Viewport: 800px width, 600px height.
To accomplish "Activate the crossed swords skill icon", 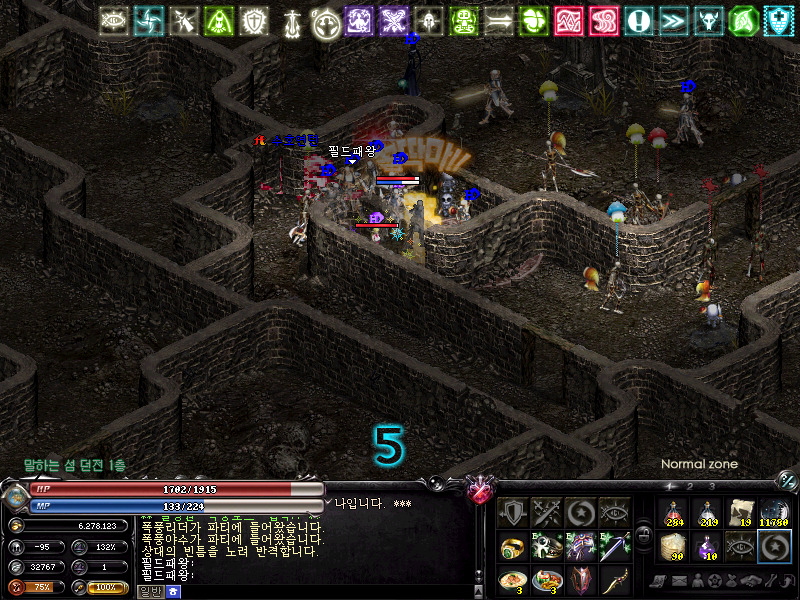I will 547,513.
